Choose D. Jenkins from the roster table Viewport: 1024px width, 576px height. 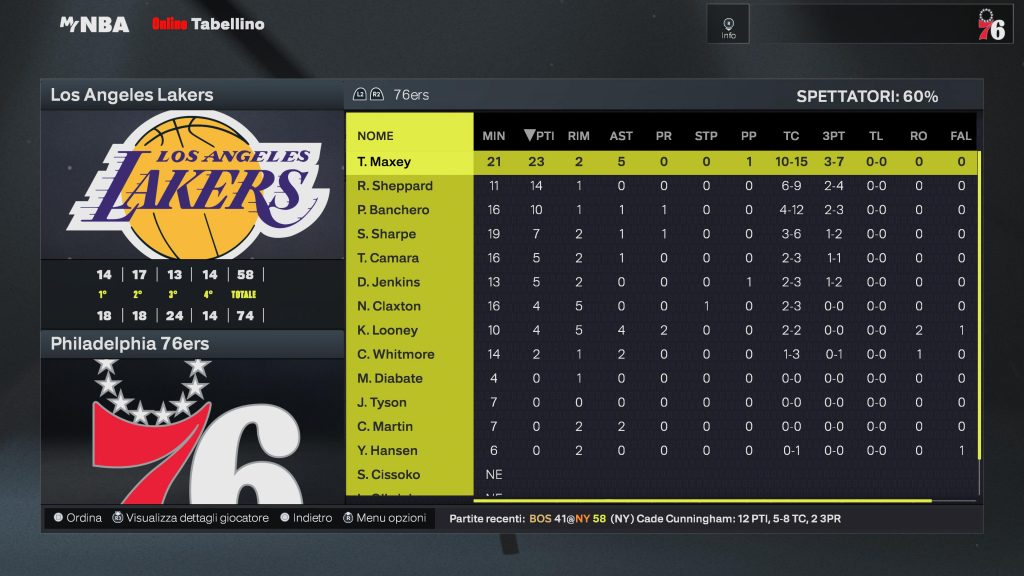click(x=388, y=282)
